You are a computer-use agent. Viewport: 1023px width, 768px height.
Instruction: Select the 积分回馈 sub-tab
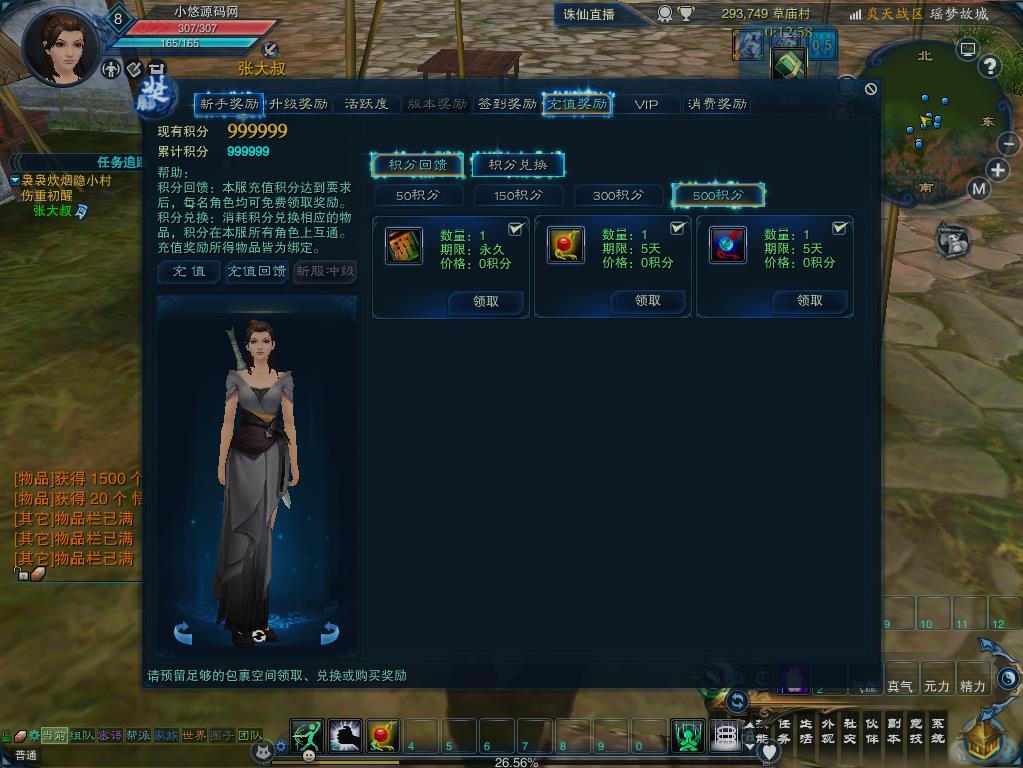click(417, 165)
